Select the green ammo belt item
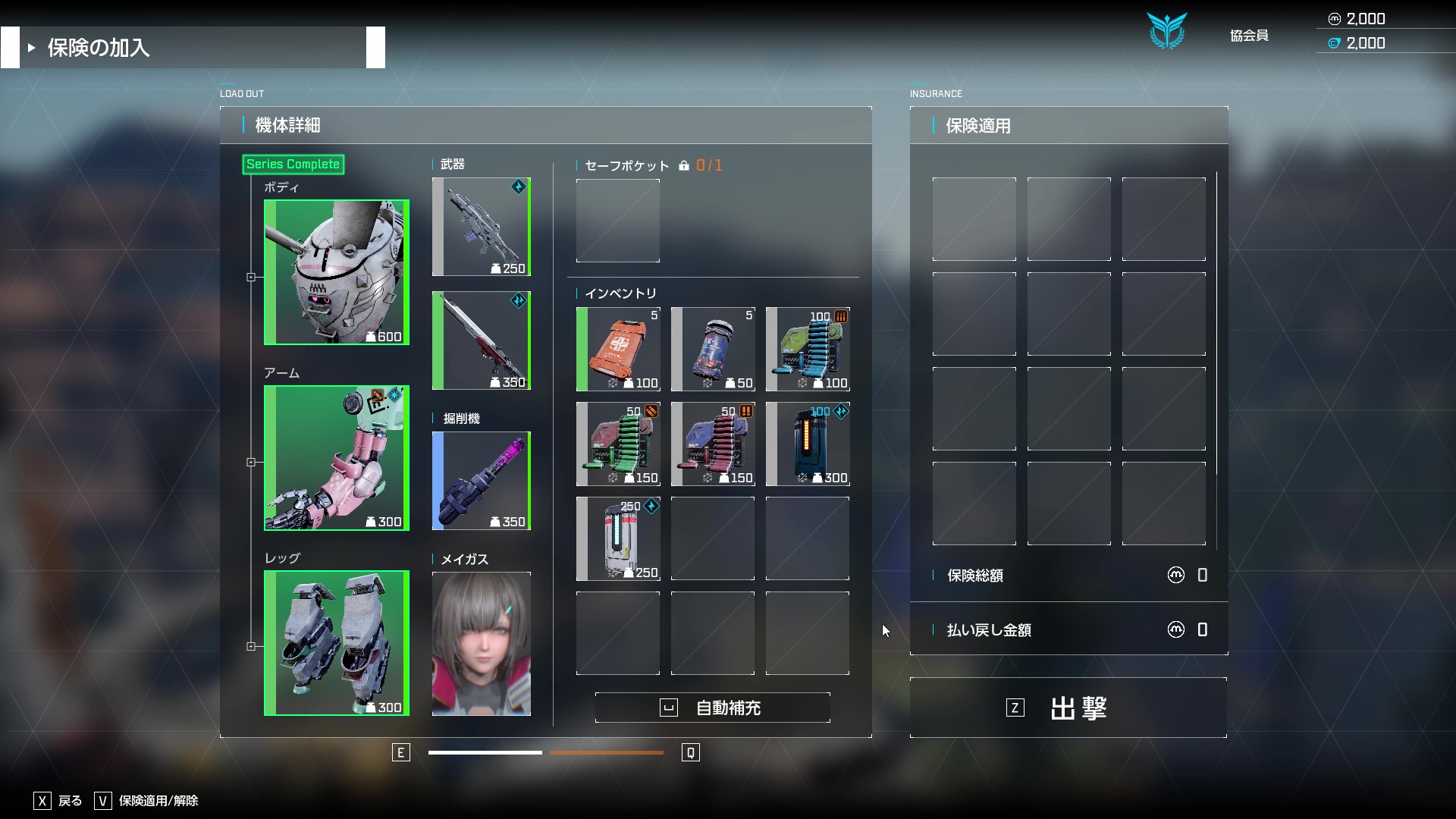 tap(618, 444)
